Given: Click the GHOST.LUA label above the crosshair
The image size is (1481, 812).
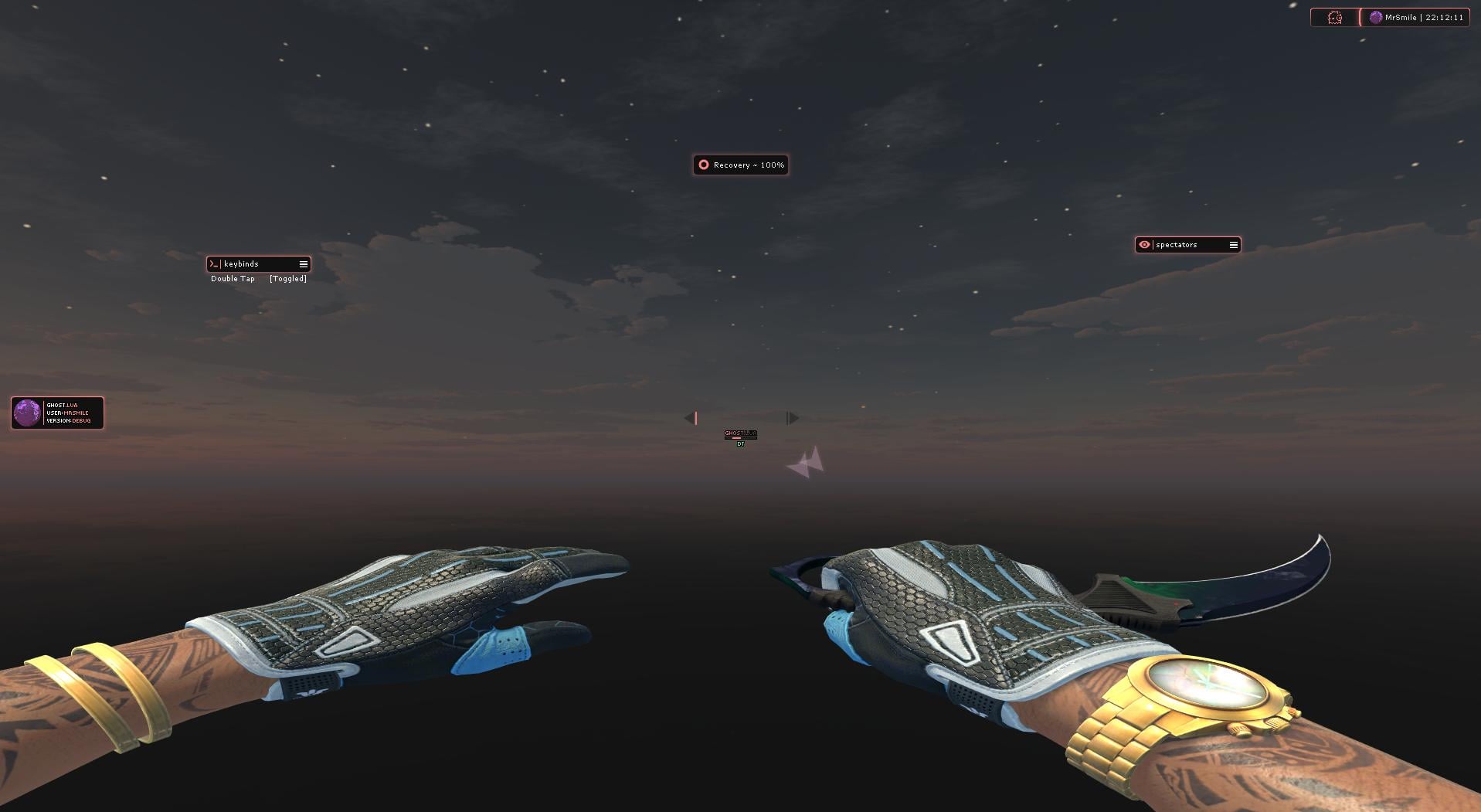Looking at the screenshot, I should pyautogui.click(x=740, y=433).
